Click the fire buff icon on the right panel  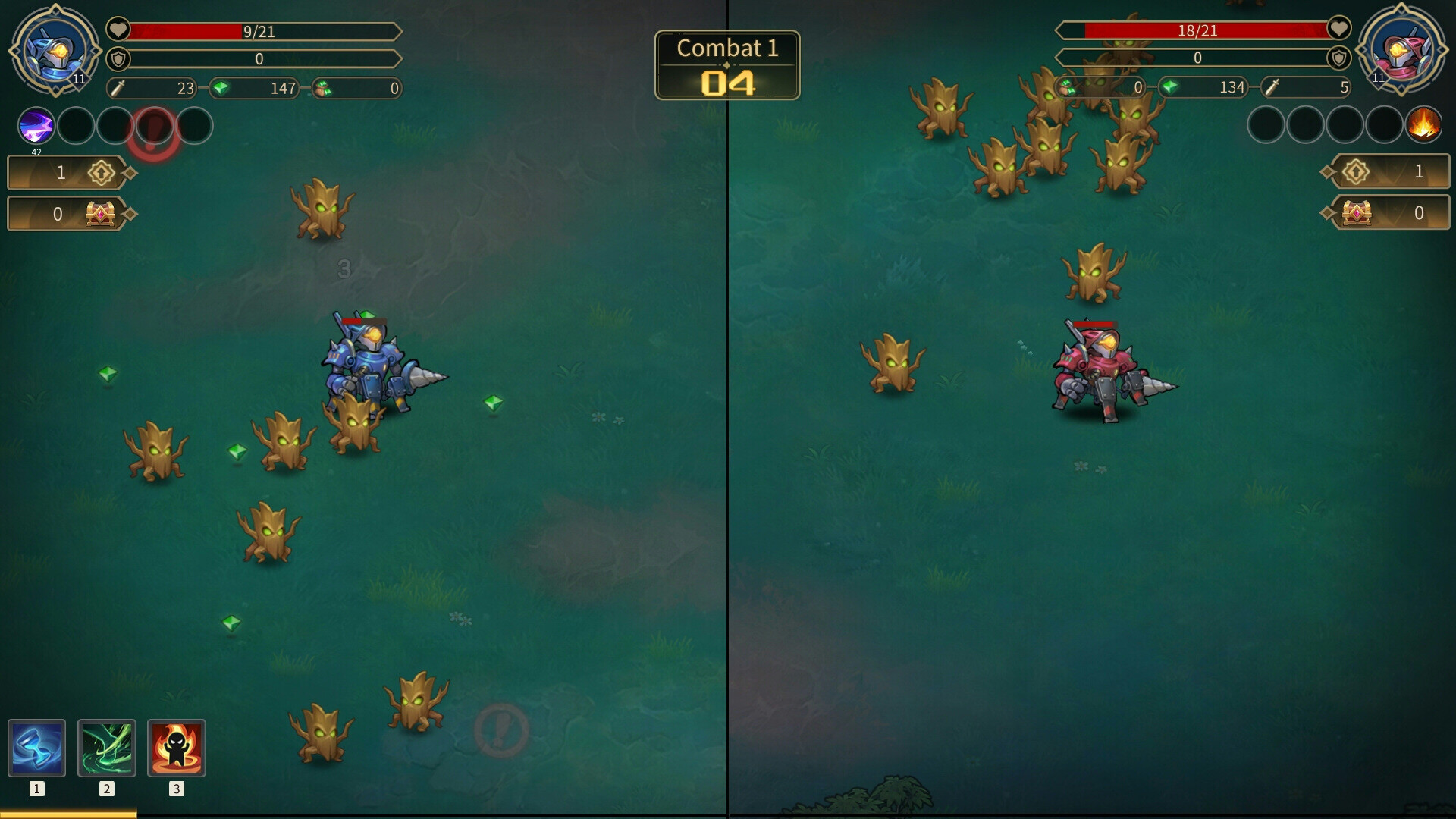(1424, 126)
